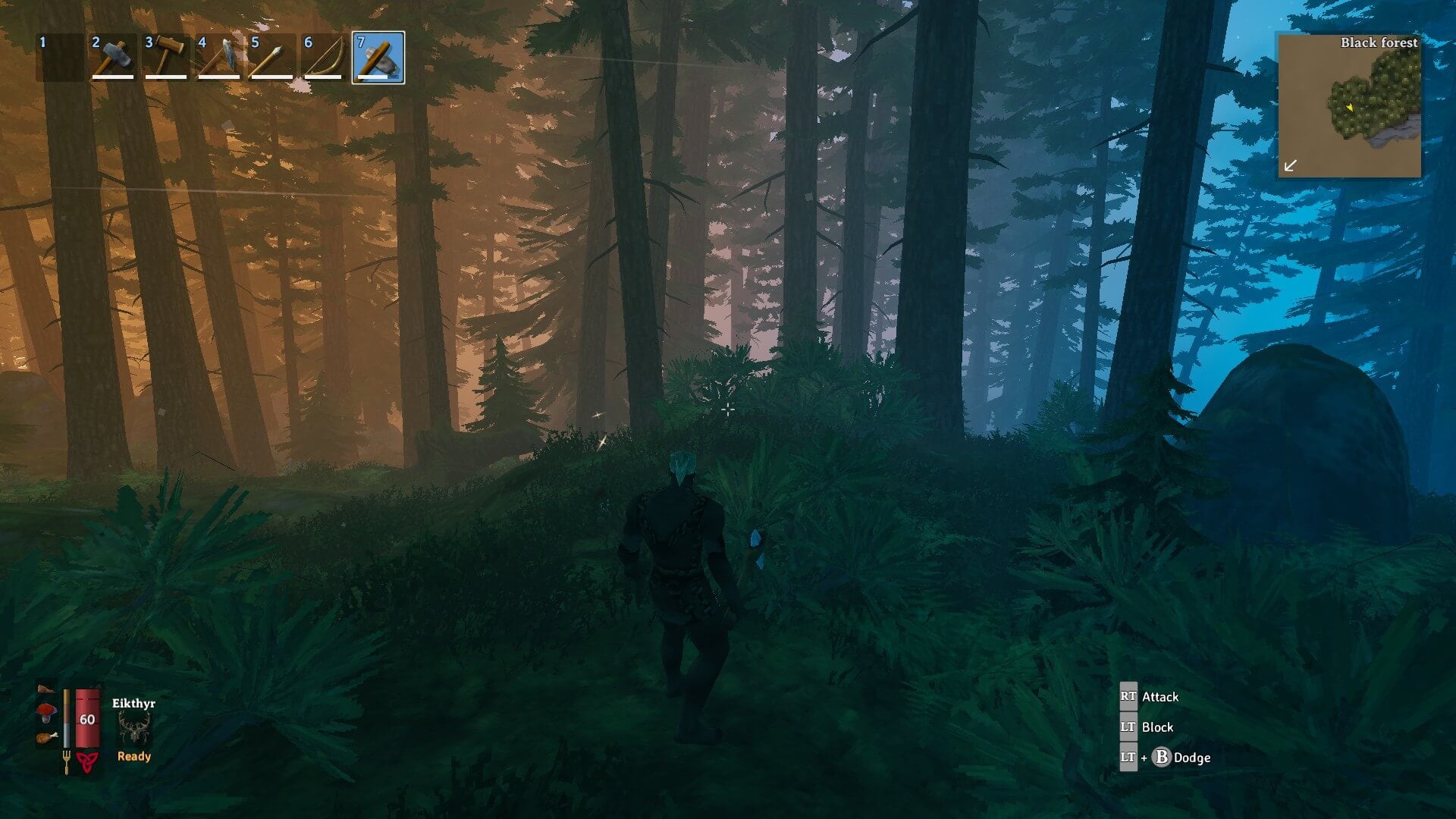Equip the wooden building hammer
Screen dimensions: 1456x819
[x=166, y=57]
